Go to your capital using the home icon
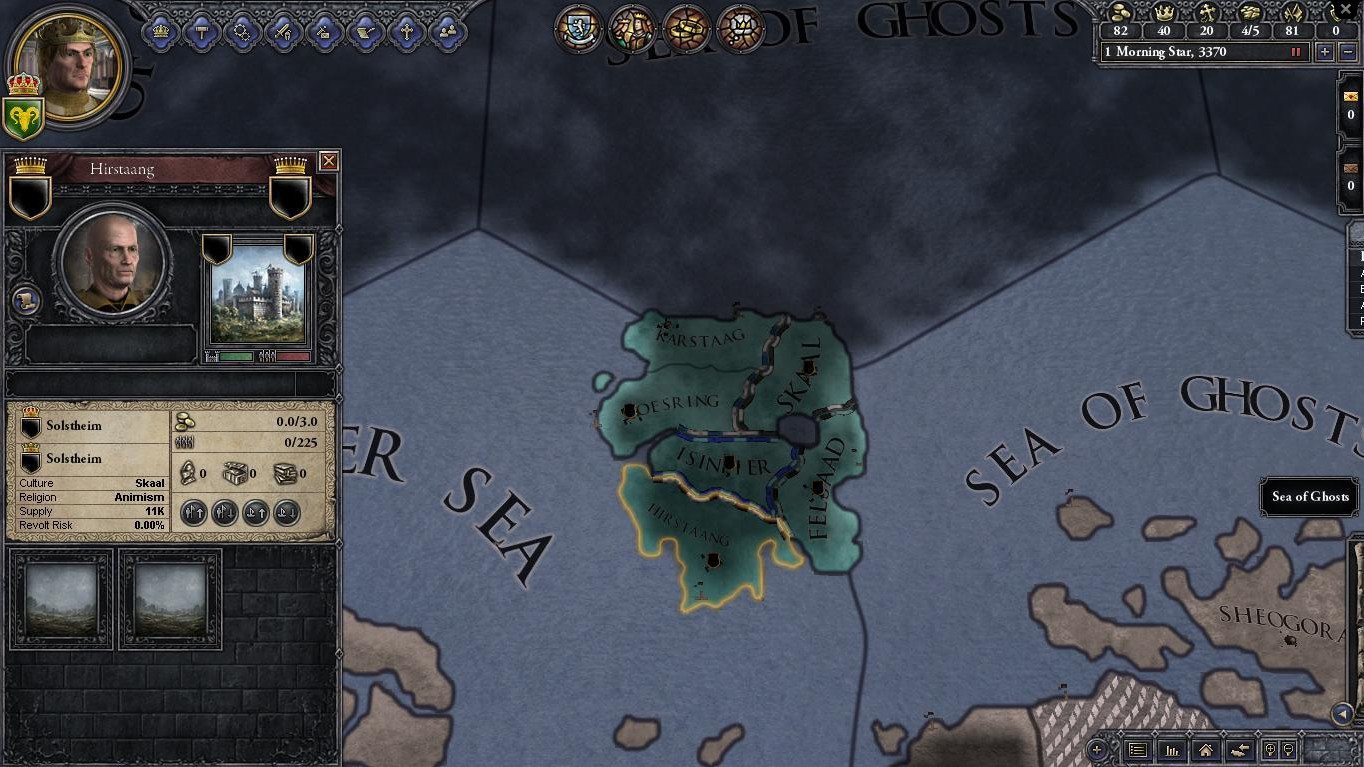This screenshot has height=767, width=1364. (x=1206, y=750)
